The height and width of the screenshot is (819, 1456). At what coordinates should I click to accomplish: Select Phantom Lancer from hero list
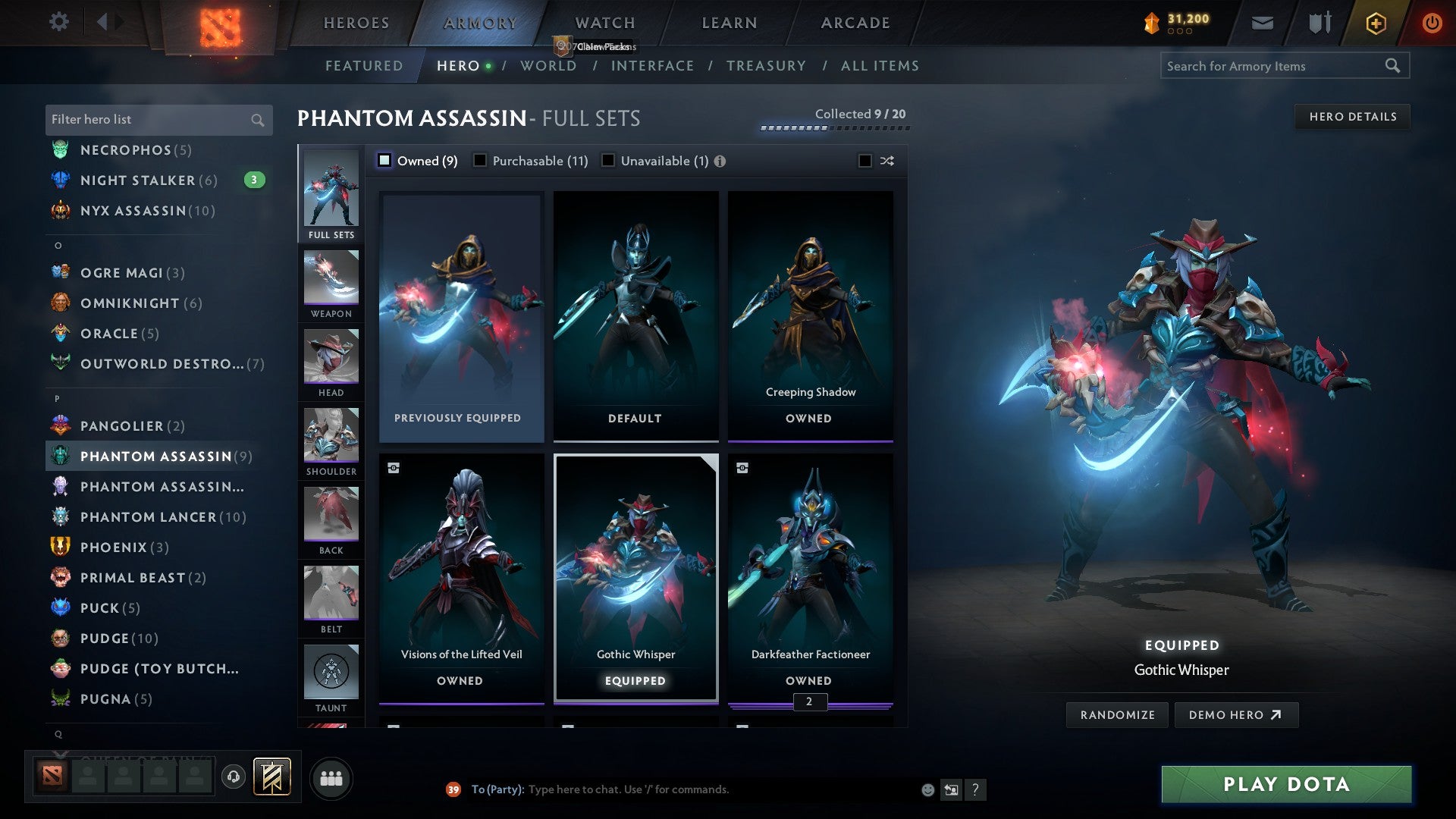pos(163,517)
